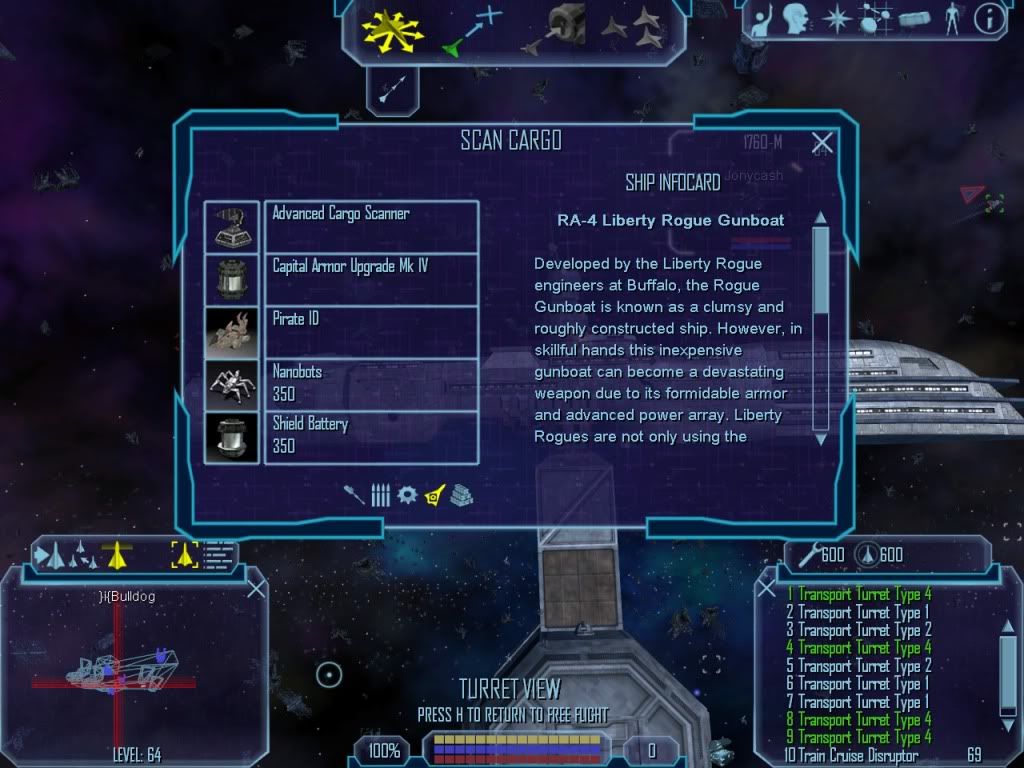Screen dimensions: 1024x768
Task: Click the infocard scroll down arrow
Action: click(820, 438)
